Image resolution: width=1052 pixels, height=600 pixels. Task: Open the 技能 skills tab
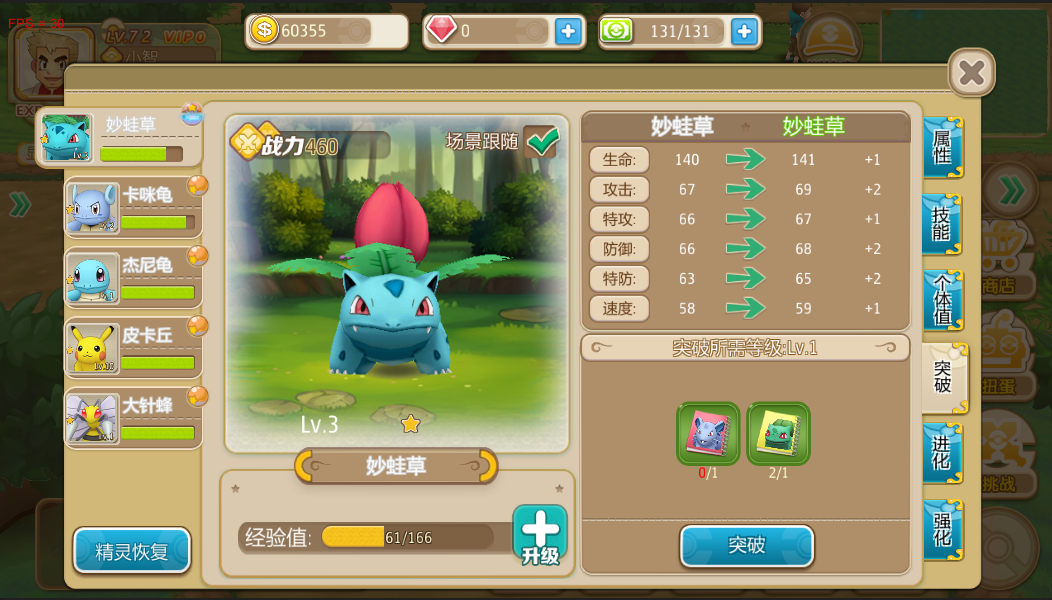(x=941, y=224)
